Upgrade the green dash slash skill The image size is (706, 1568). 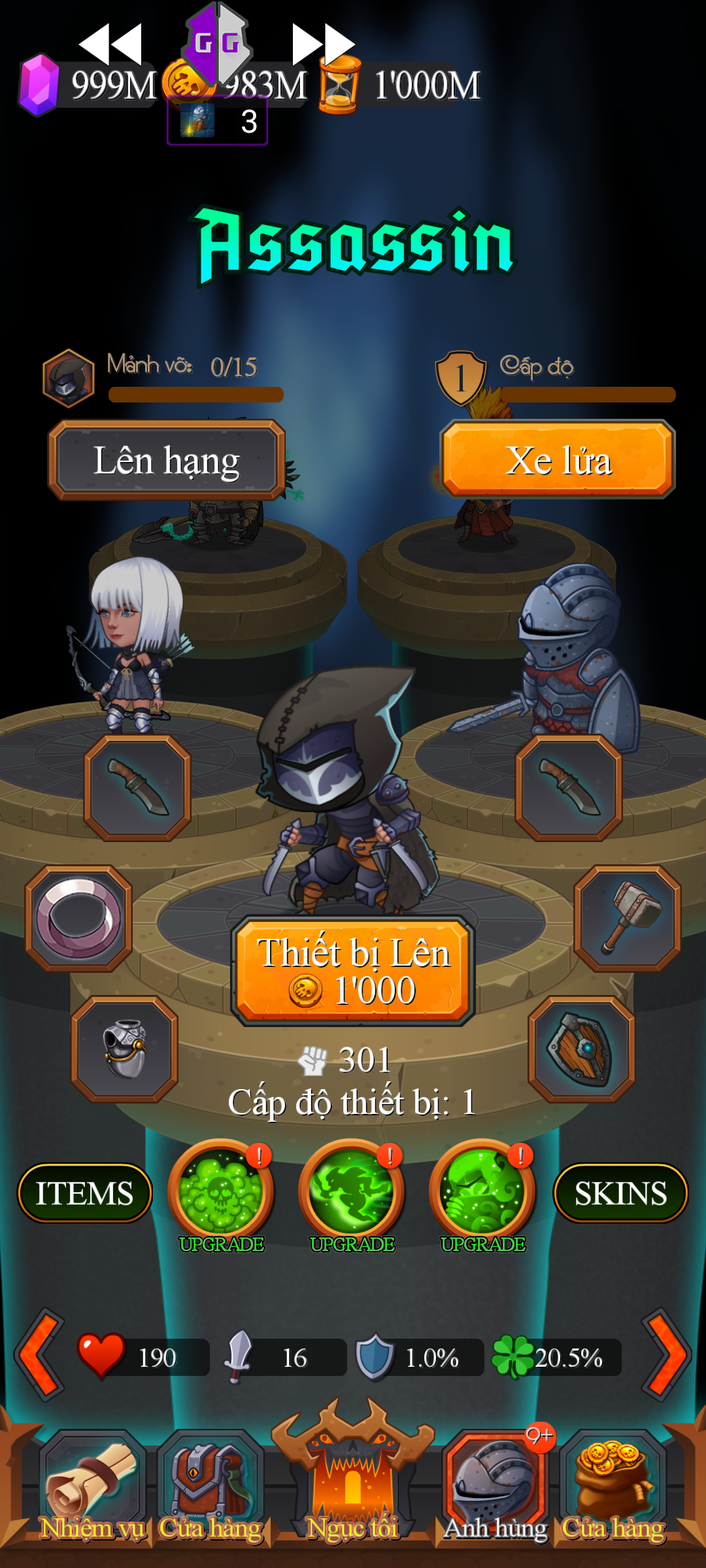352,1192
